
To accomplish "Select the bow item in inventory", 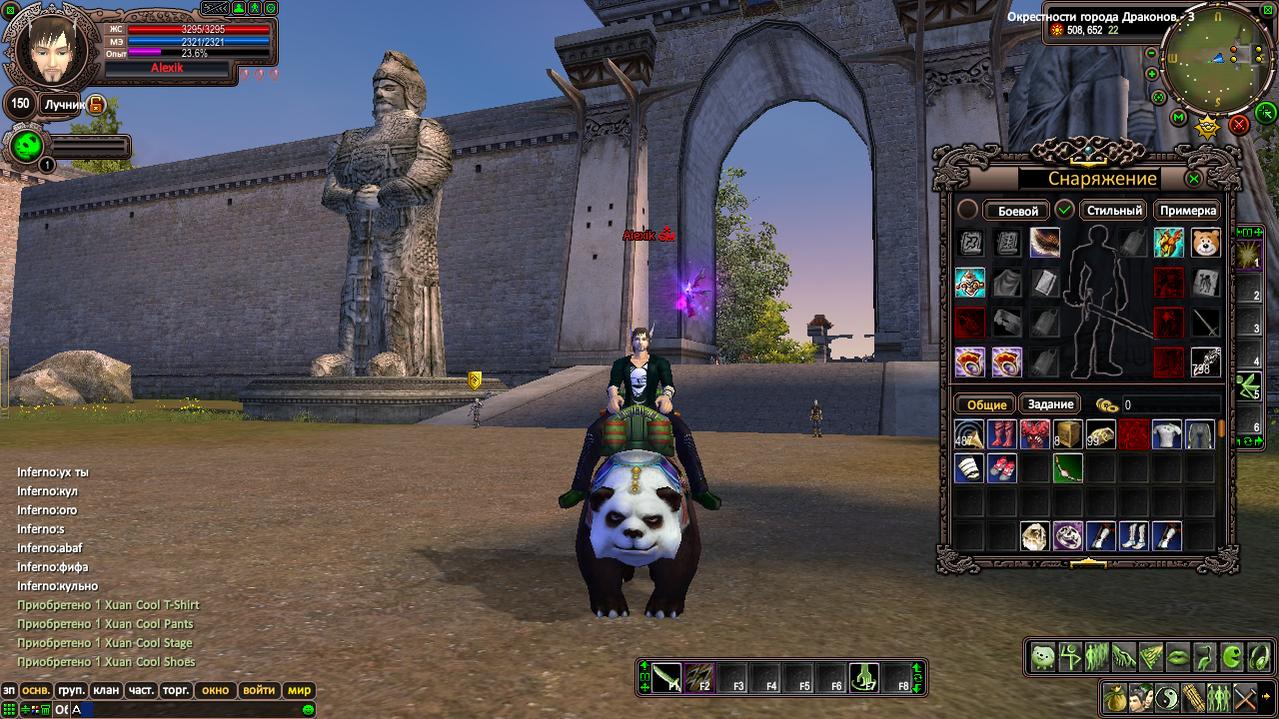I will coord(1067,468).
